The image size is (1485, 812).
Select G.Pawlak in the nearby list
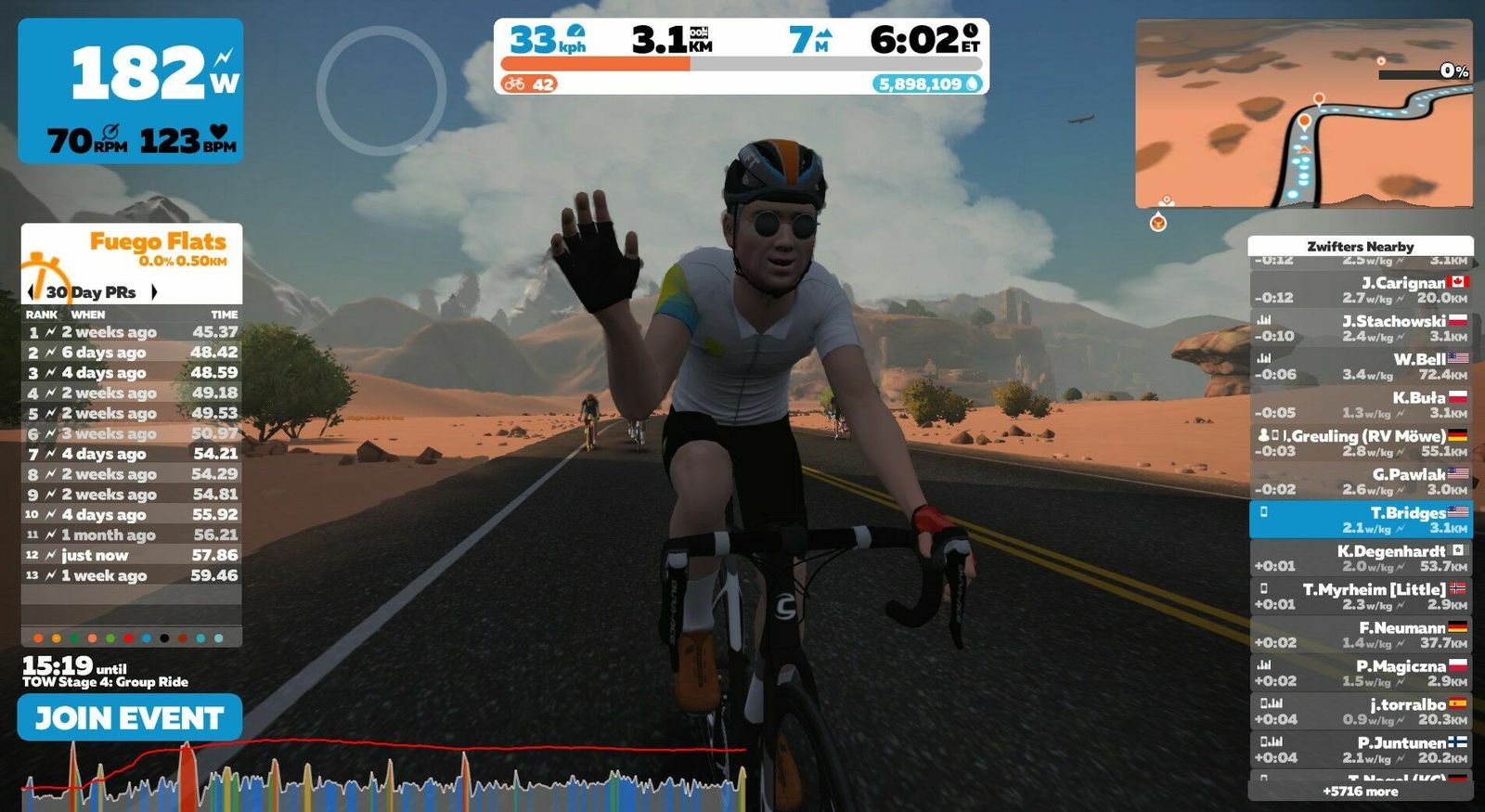(x=1361, y=481)
